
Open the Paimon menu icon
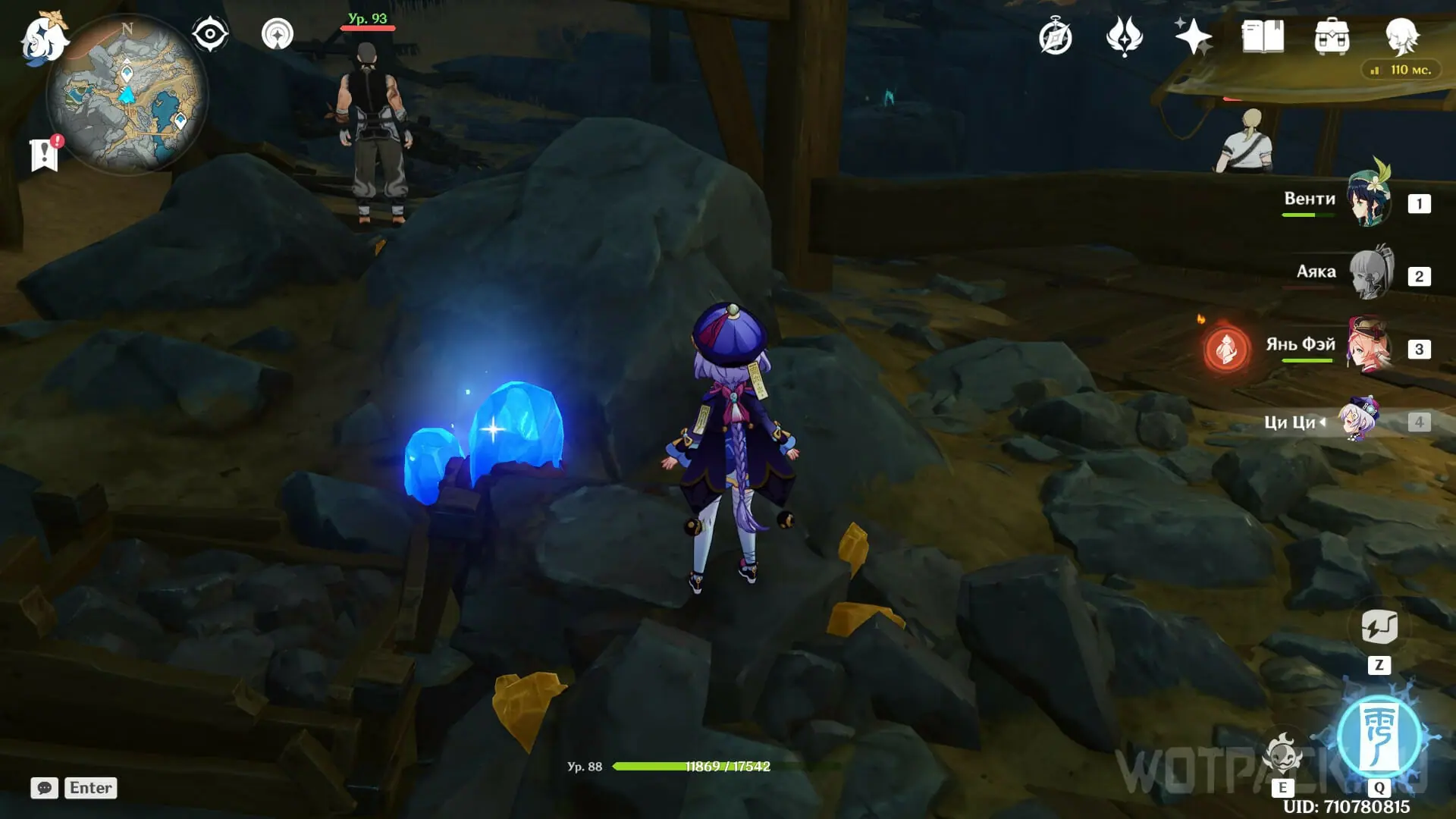[43, 38]
